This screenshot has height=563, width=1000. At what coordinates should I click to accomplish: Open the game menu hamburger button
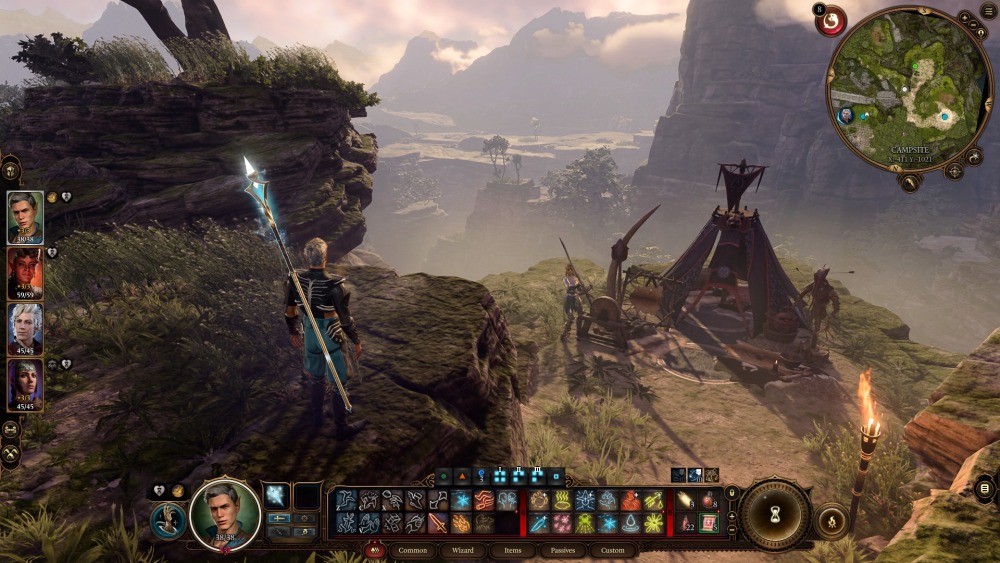point(988,12)
